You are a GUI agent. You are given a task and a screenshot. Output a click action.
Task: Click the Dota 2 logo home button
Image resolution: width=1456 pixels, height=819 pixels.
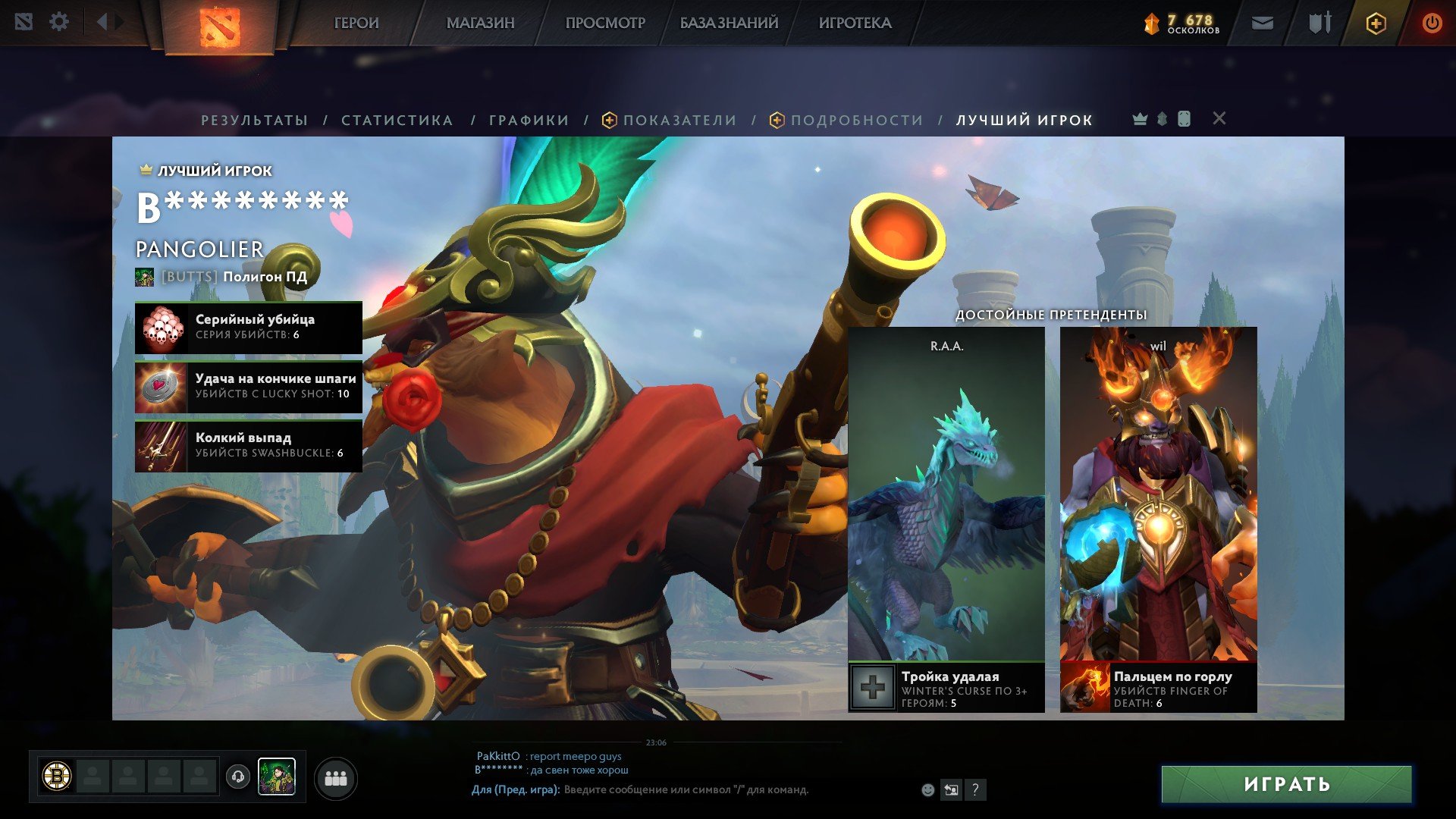click(x=219, y=27)
